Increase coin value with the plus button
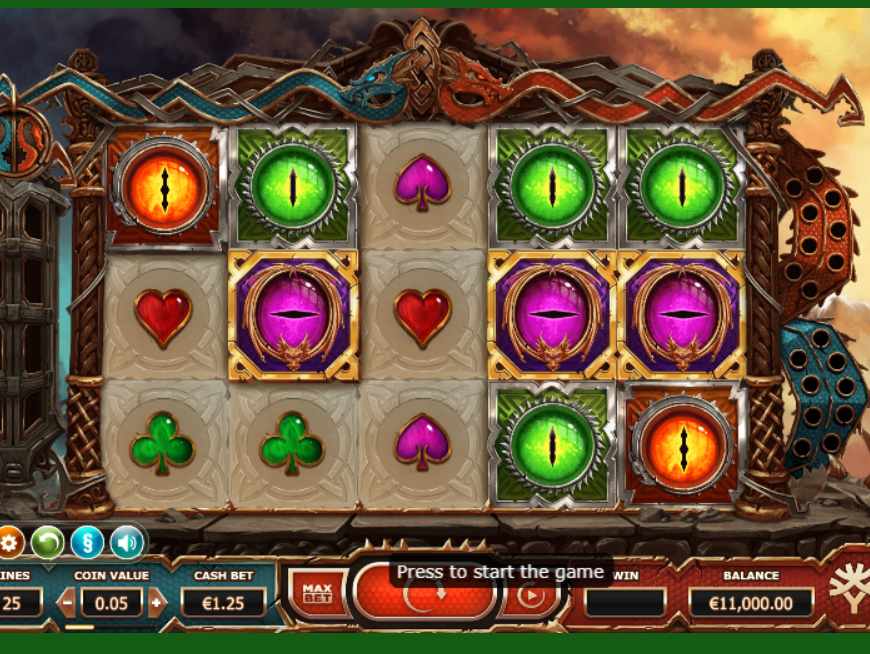This screenshot has width=870, height=654. point(156,602)
